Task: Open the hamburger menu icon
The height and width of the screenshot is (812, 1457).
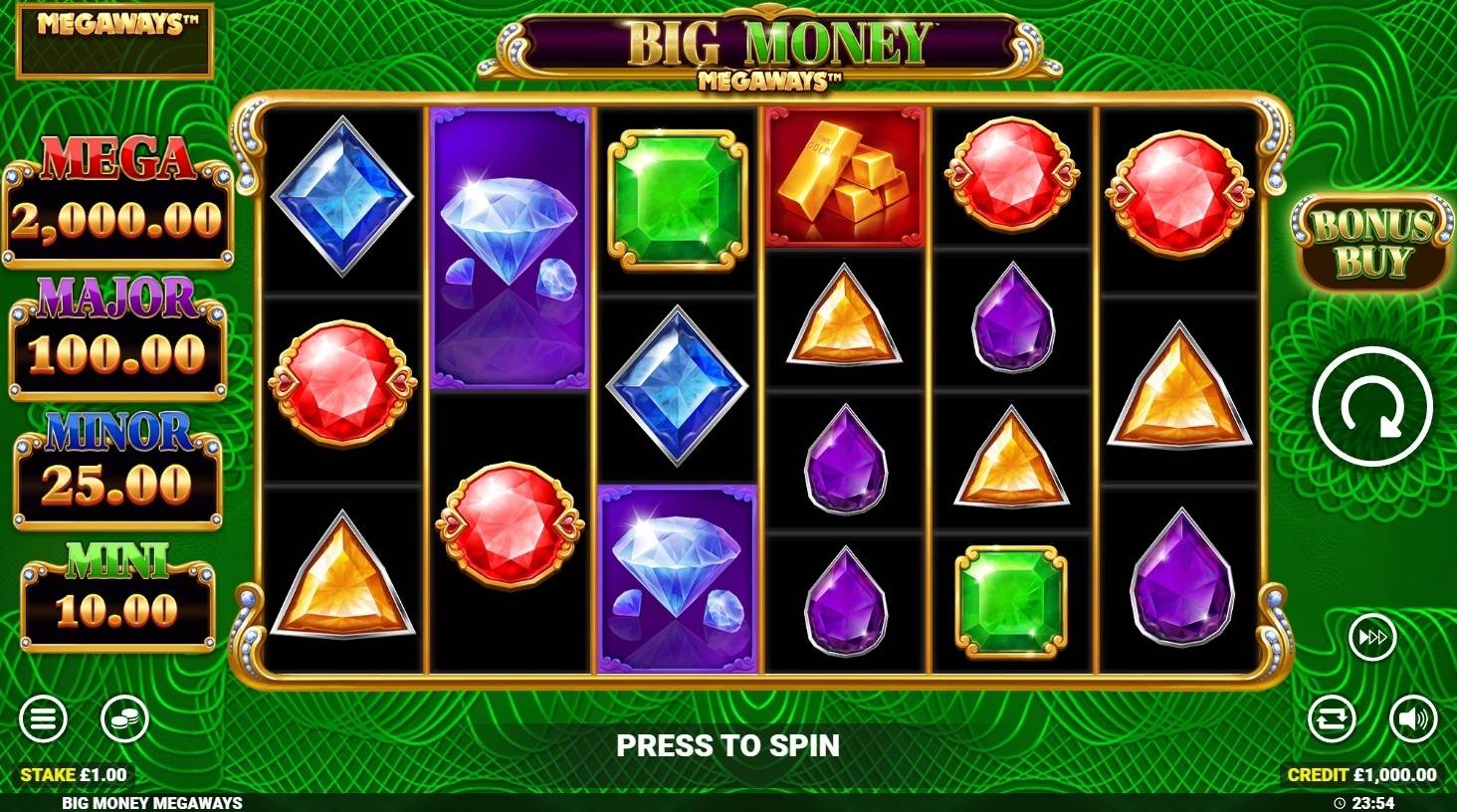Action: [41, 718]
